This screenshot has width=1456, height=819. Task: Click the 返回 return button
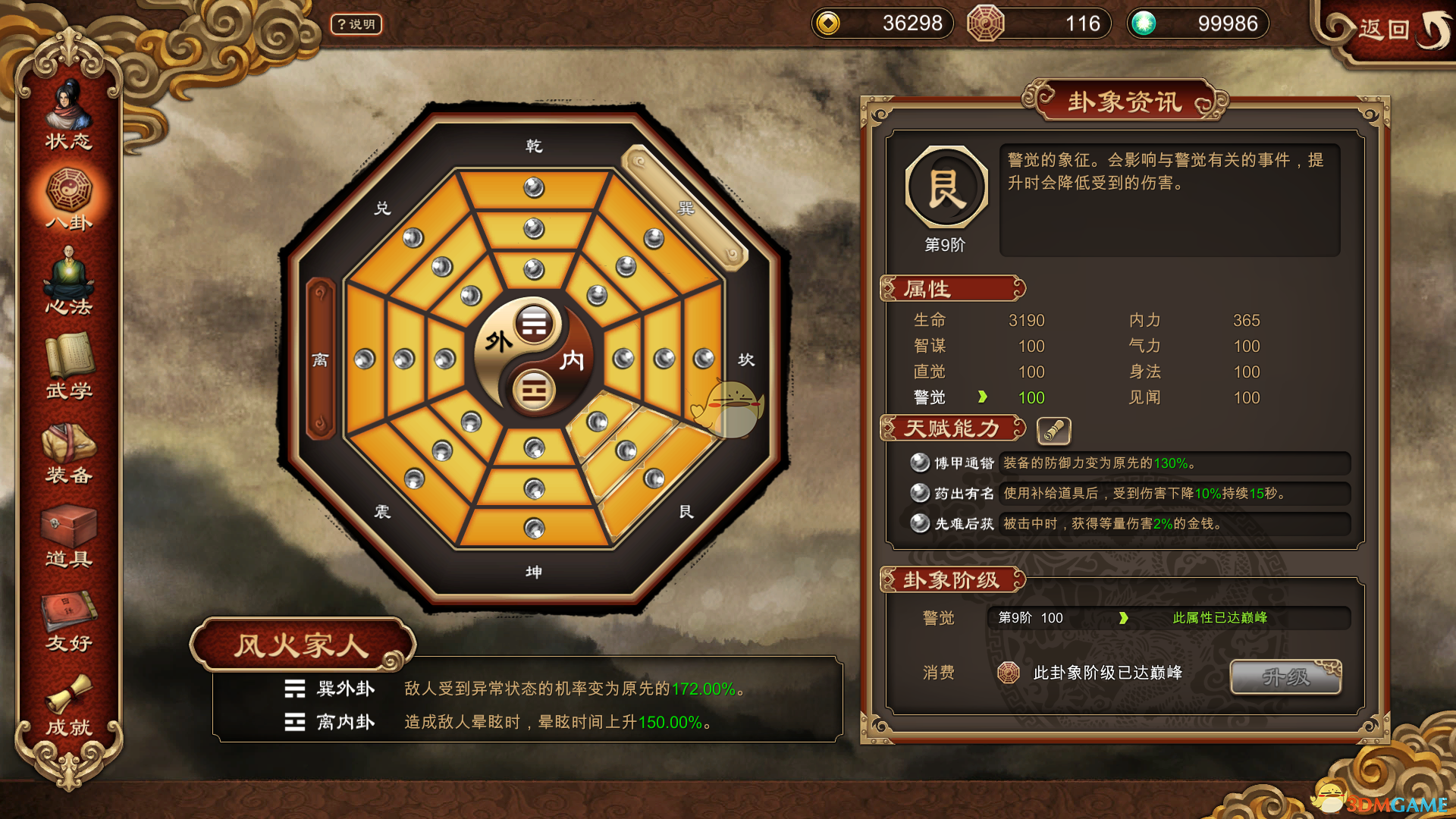tap(1386, 30)
